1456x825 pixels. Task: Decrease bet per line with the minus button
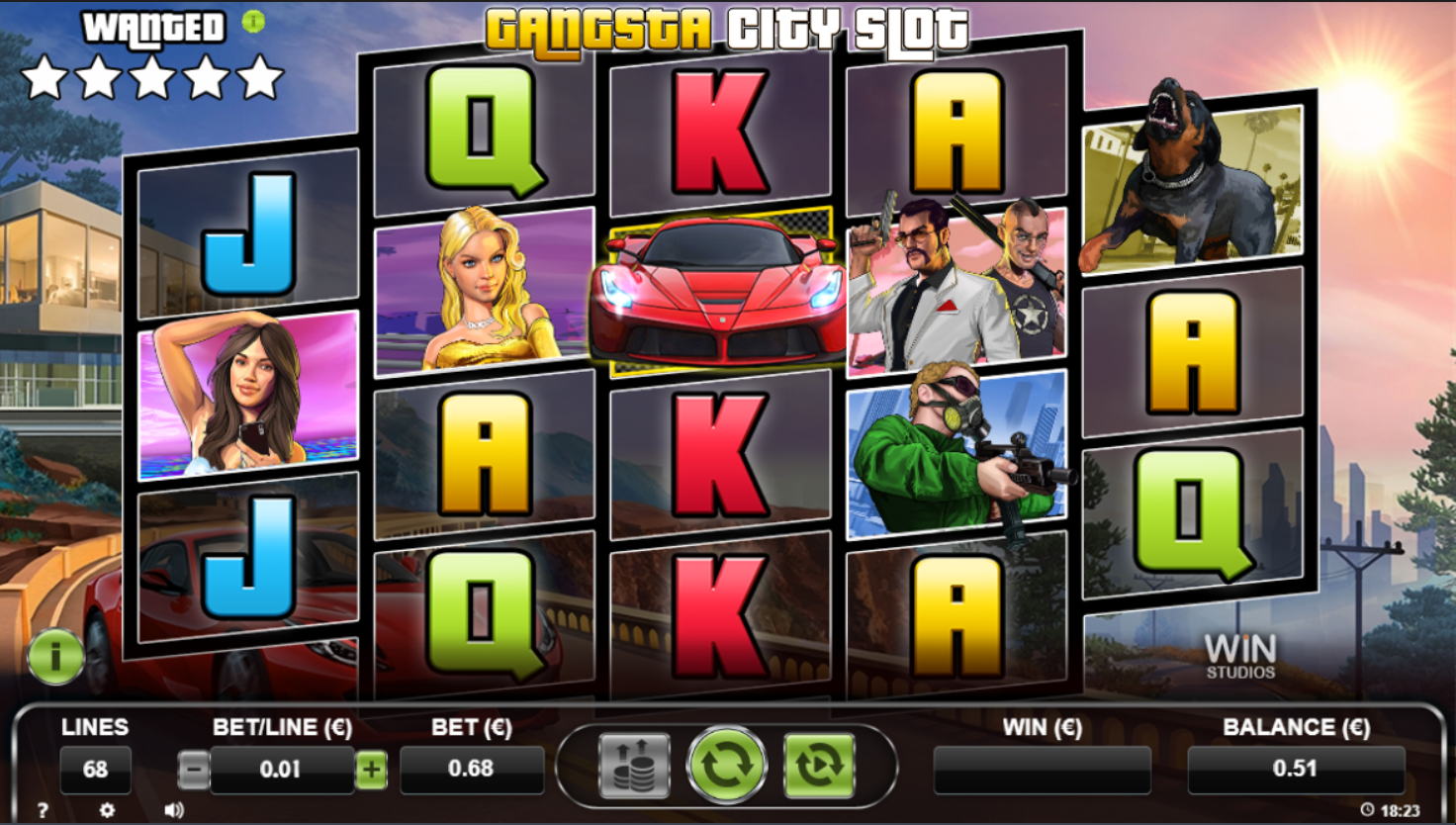point(194,769)
